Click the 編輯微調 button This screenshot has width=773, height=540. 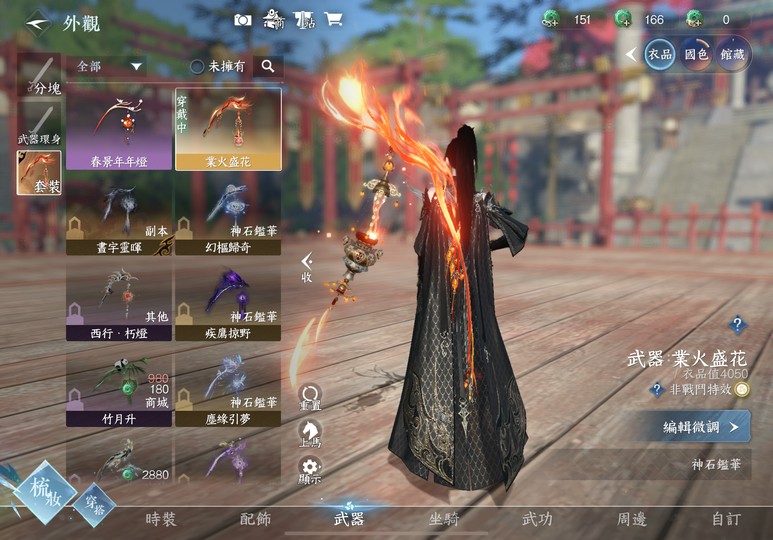(x=700, y=427)
